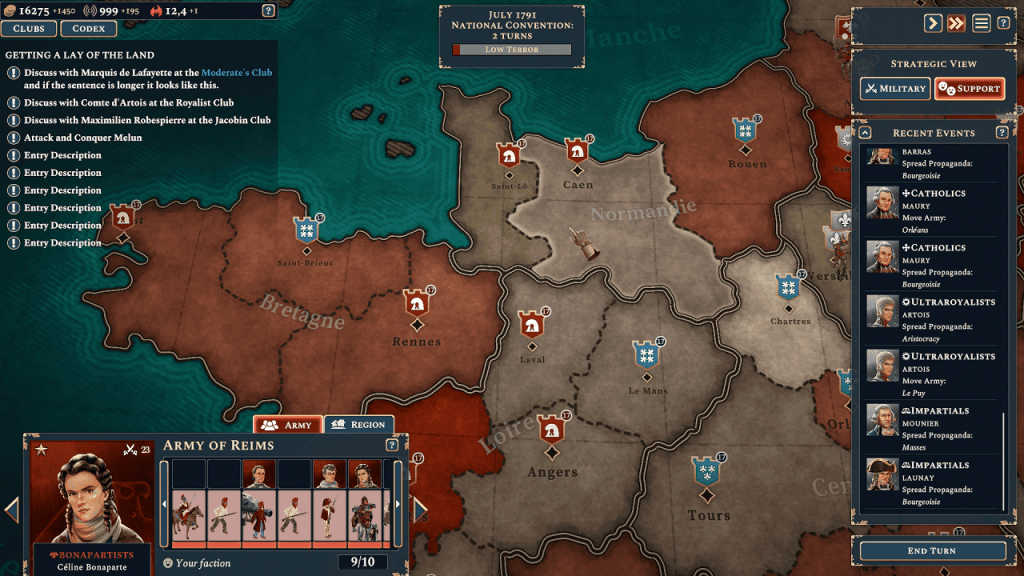The image size is (1024, 576).
Task: Open the Clubs panel
Action: [x=29, y=29]
